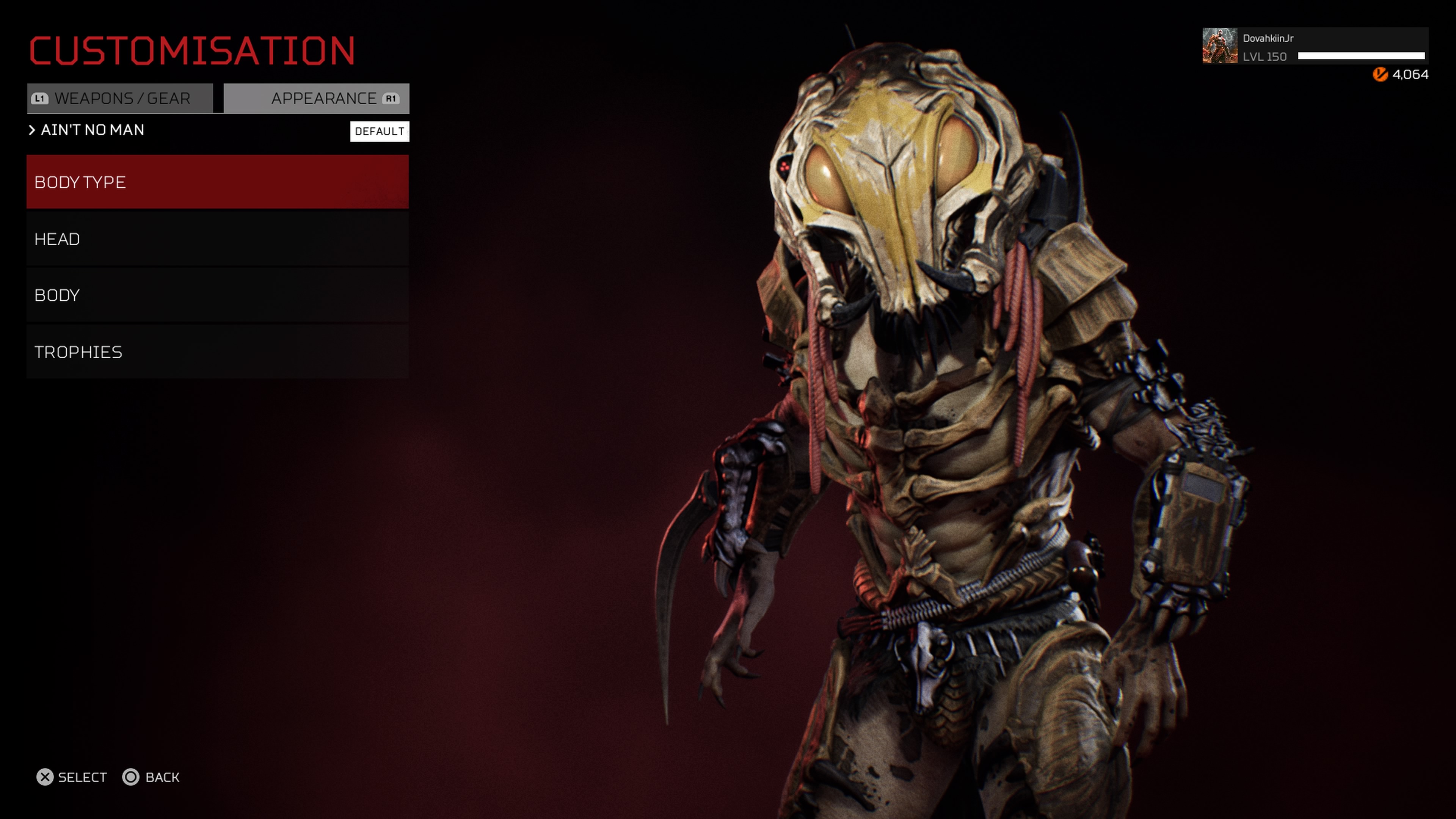
Task: Open the HEAD customisation options
Action: 217,238
